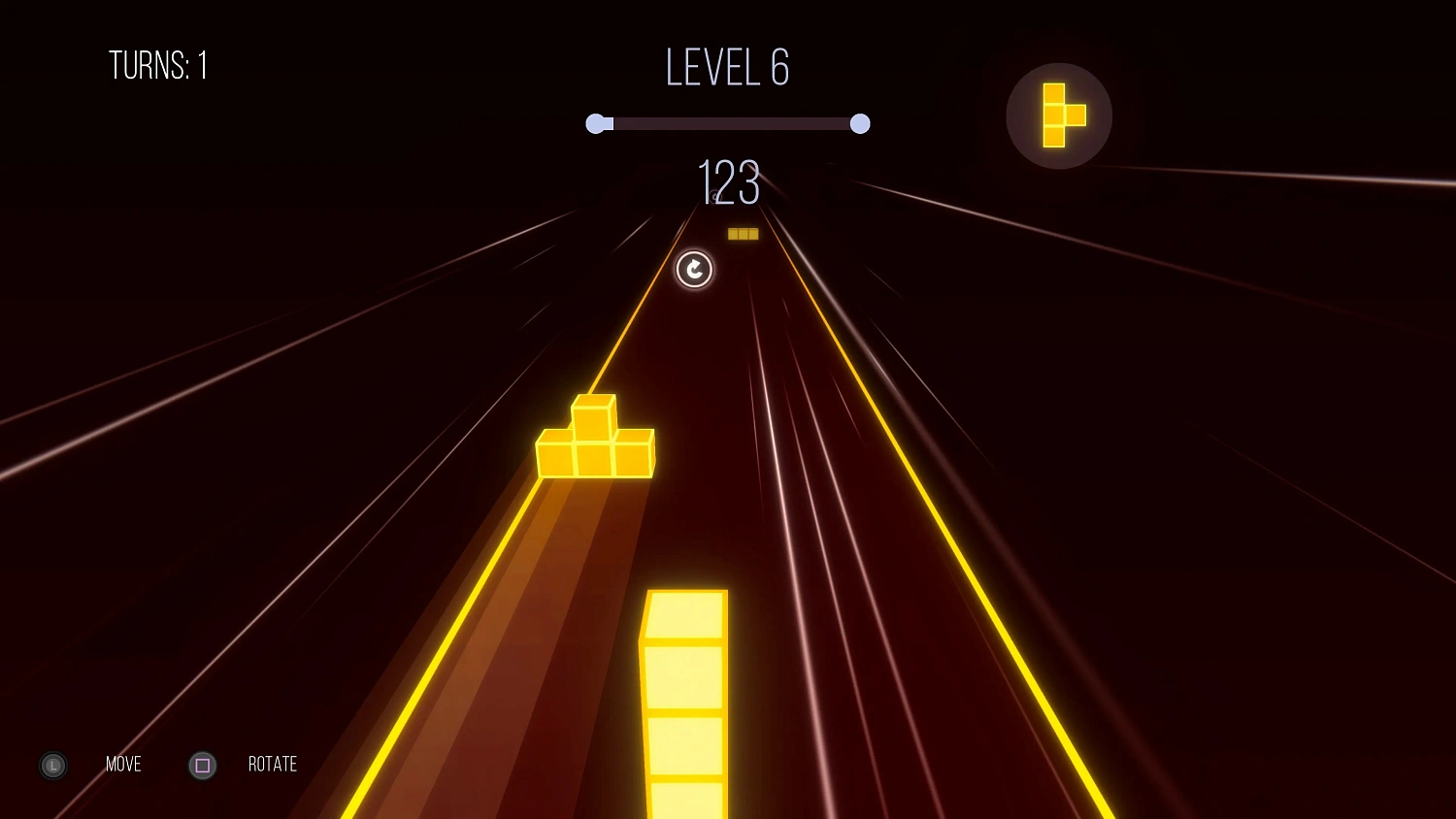Viewport: 1456px width, 819px height.
Task: Tap the circular badge holding the J-piece preview
Action: pos(1059,115)
